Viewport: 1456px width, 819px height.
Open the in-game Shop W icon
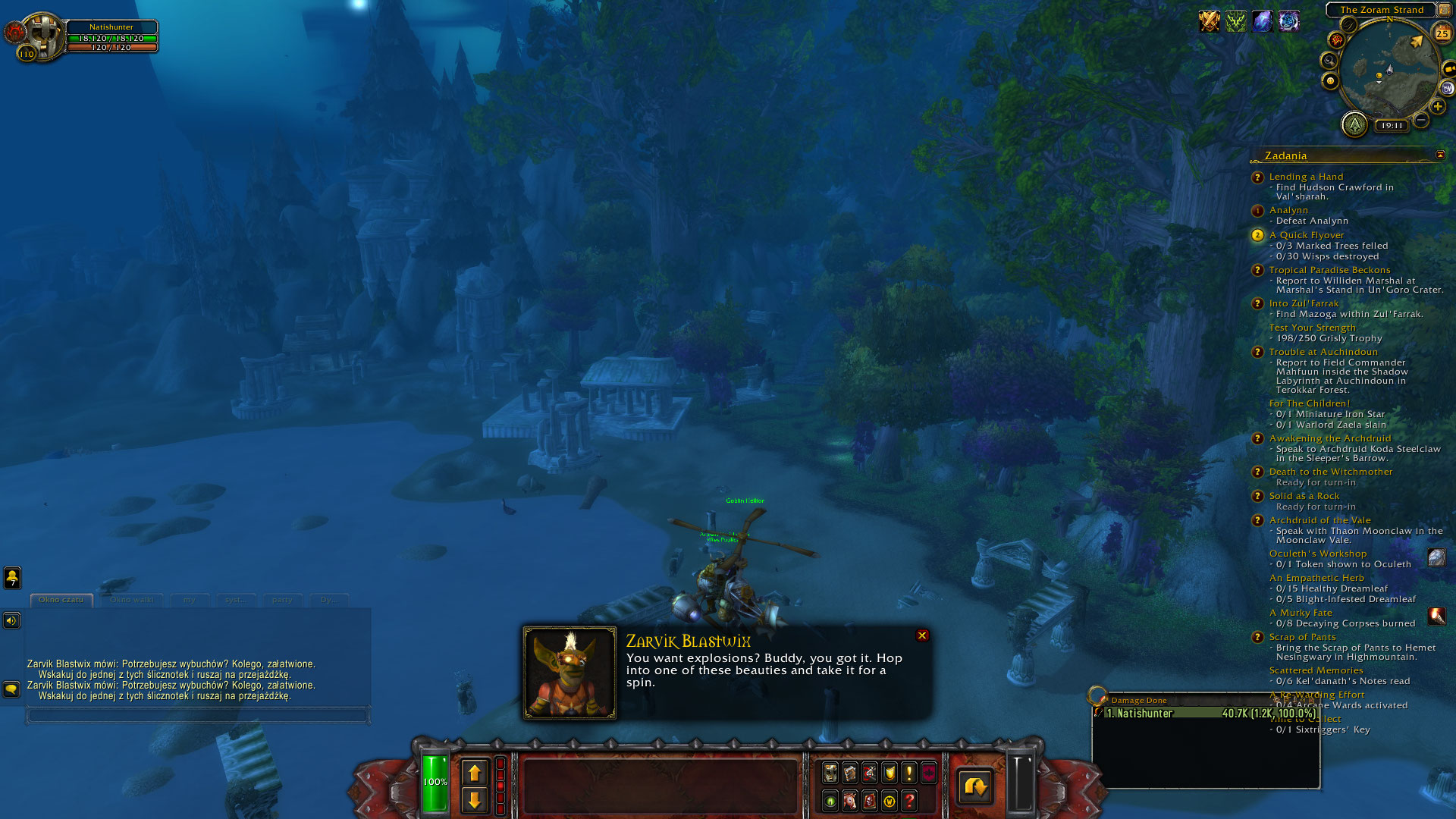tap(889, 802)
